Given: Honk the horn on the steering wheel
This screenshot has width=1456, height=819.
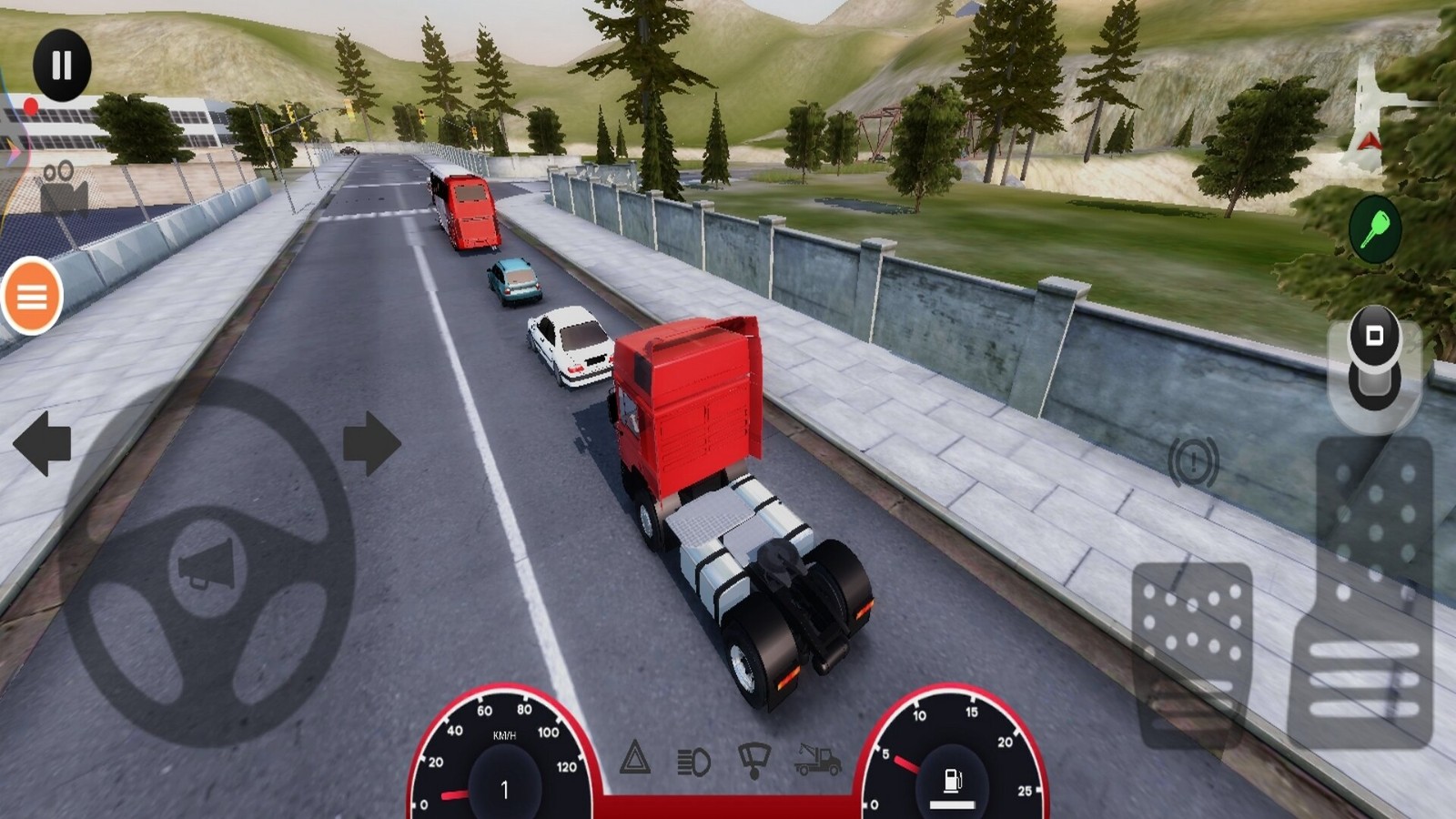Looking at the screenshot, I should 207,565.
